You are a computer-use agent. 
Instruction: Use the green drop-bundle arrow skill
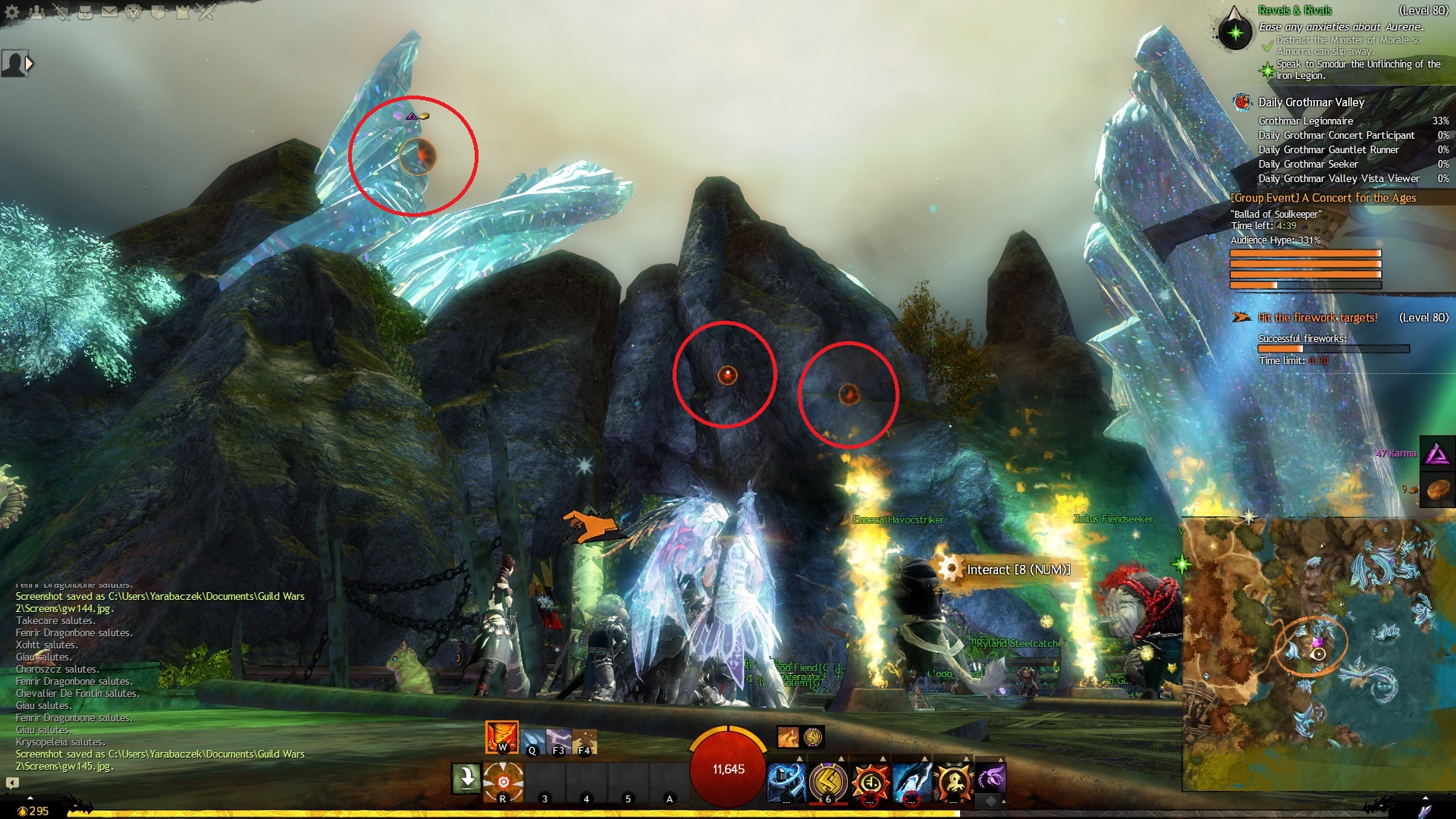click(x=466, y=779)
